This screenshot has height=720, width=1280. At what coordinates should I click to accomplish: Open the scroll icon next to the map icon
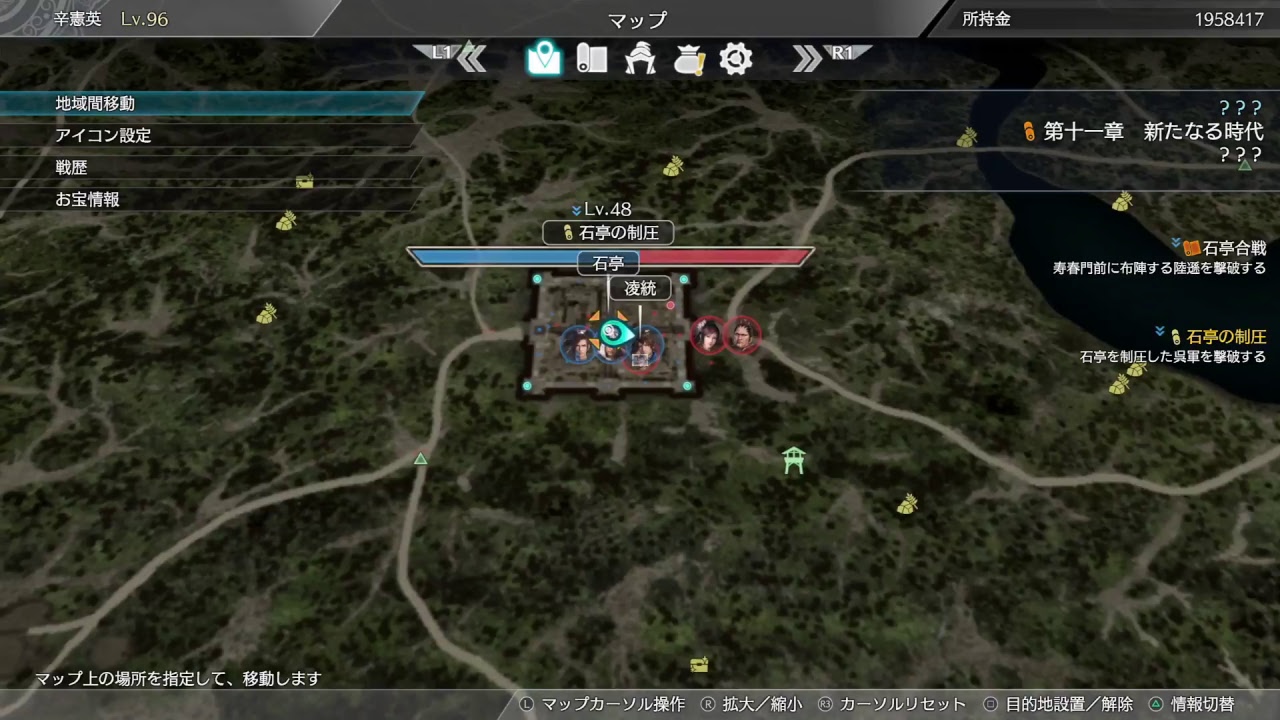coord(592,58)
